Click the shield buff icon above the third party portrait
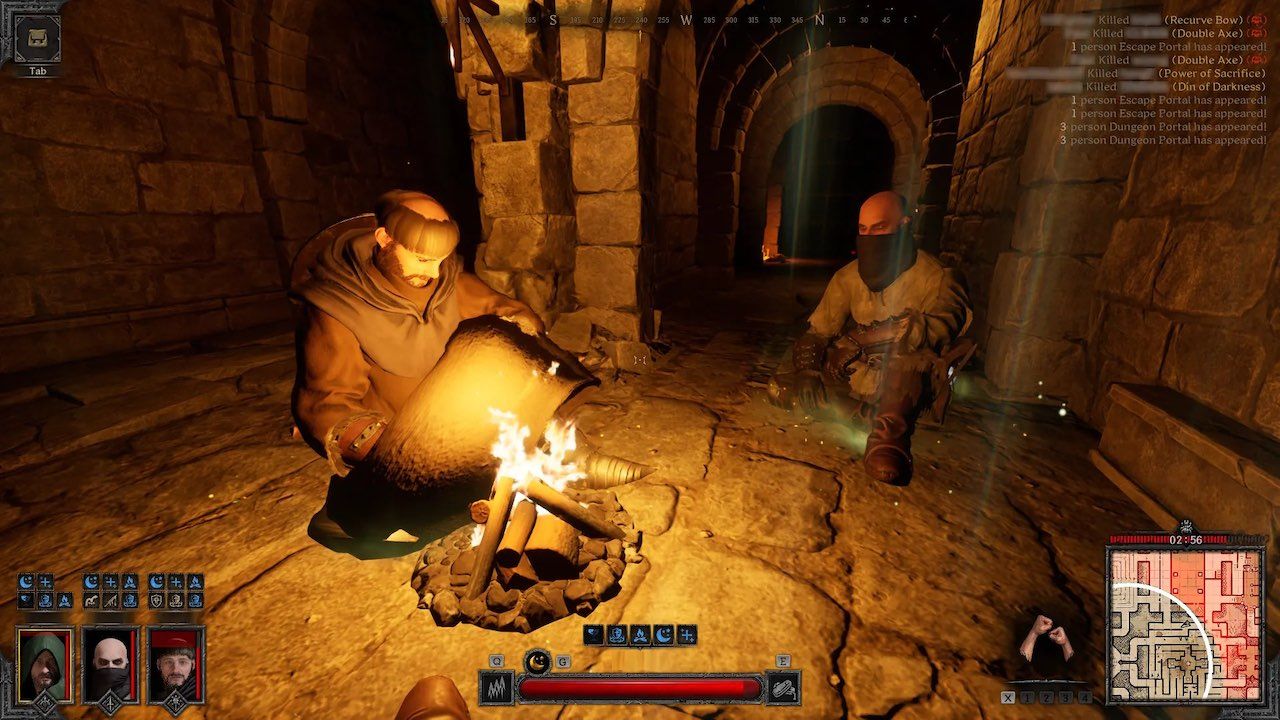 158,601
